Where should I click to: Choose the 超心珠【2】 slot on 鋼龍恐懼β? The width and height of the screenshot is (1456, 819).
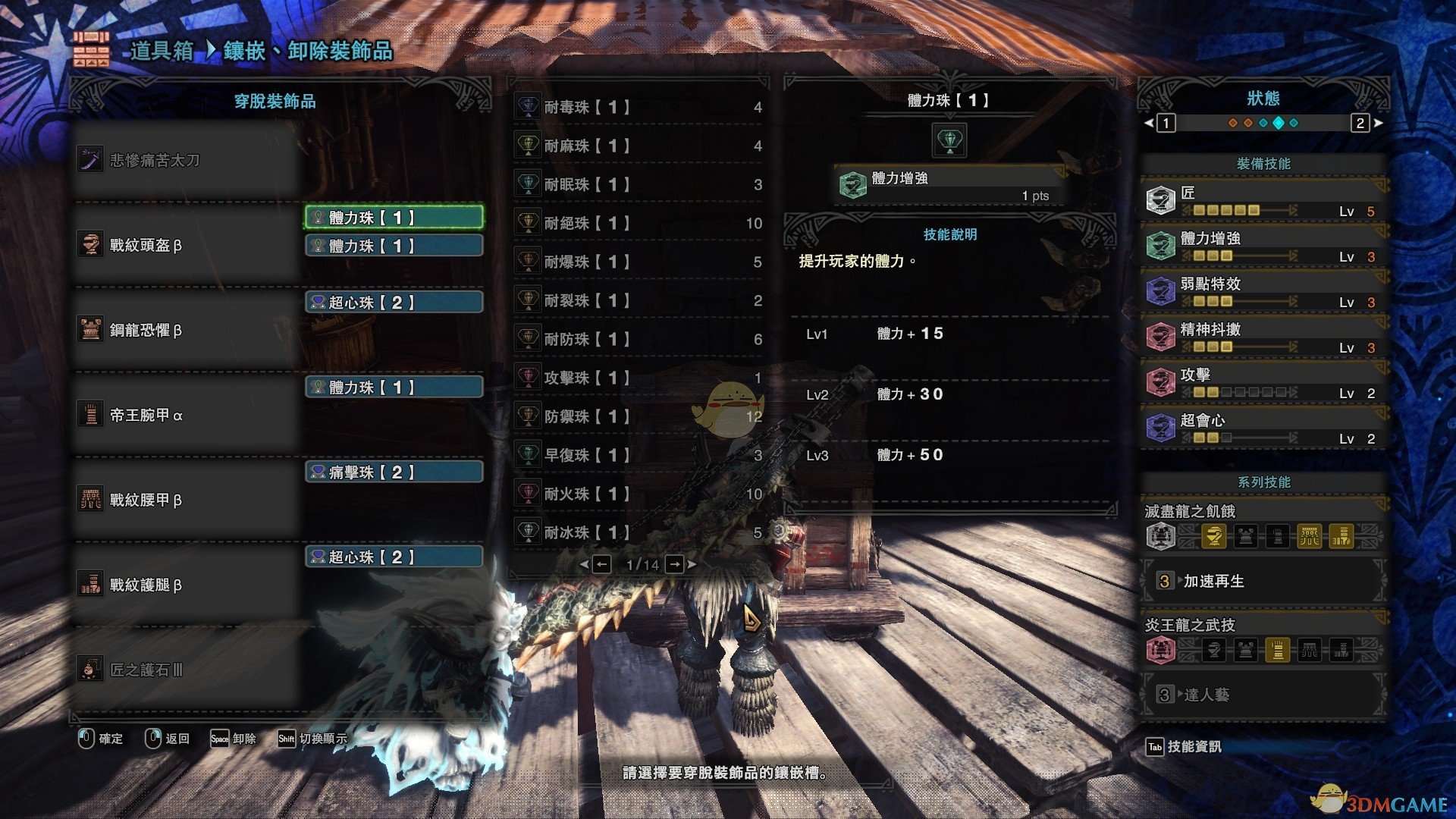(x=394, y=303)
